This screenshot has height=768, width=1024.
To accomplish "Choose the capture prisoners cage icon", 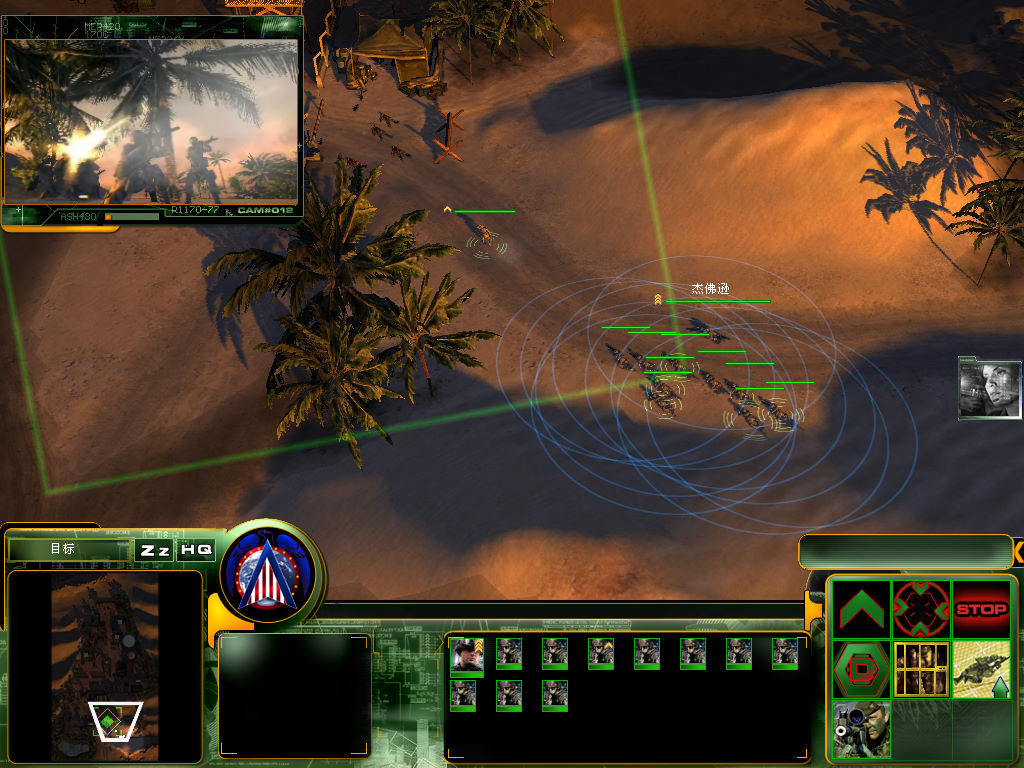I will click(x=921, y=669).
